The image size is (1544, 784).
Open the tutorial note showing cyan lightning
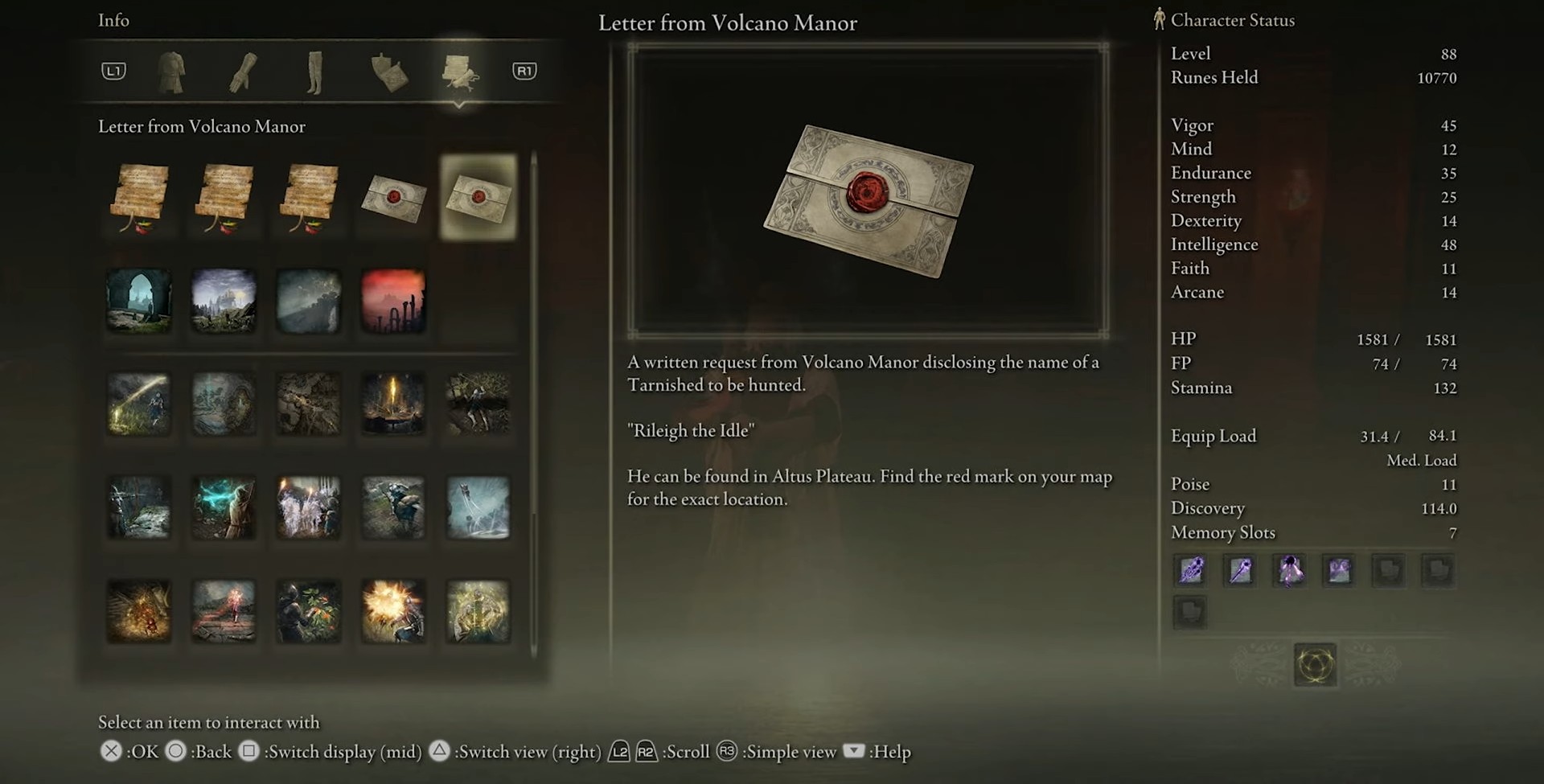point(224,507)
